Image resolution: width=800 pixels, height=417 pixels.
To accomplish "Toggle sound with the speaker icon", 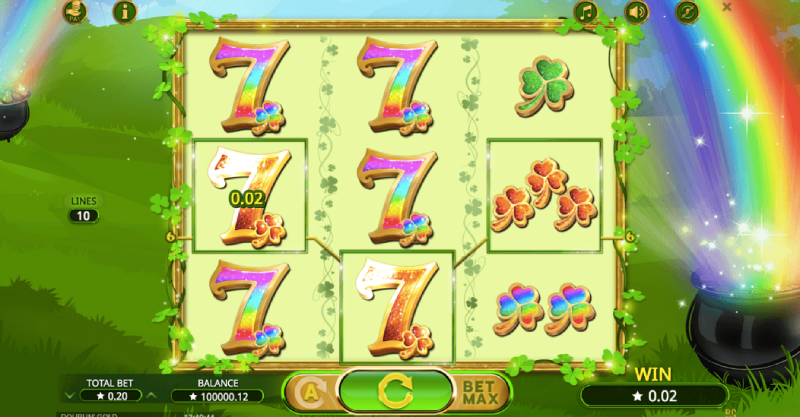I will click(x=636, y=12).
